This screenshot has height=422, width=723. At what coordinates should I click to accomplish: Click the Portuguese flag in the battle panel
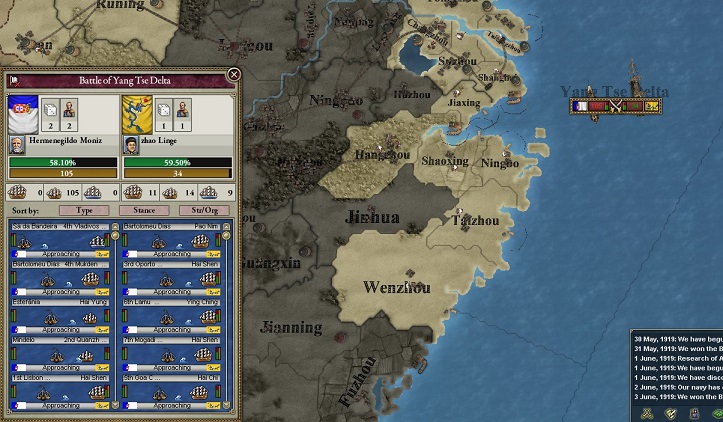22,112
